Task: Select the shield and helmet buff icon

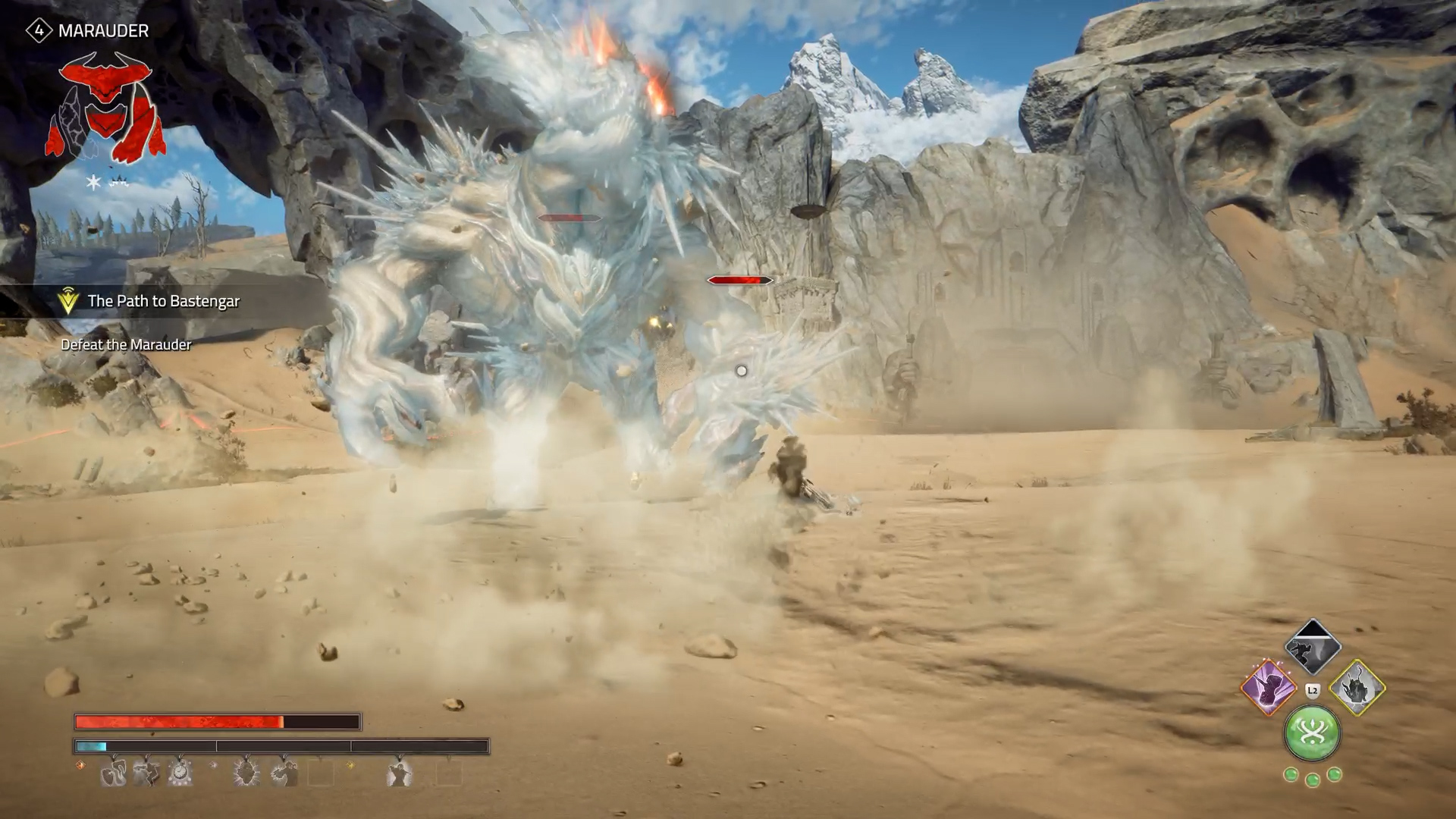Action: (x=113, y=773)
